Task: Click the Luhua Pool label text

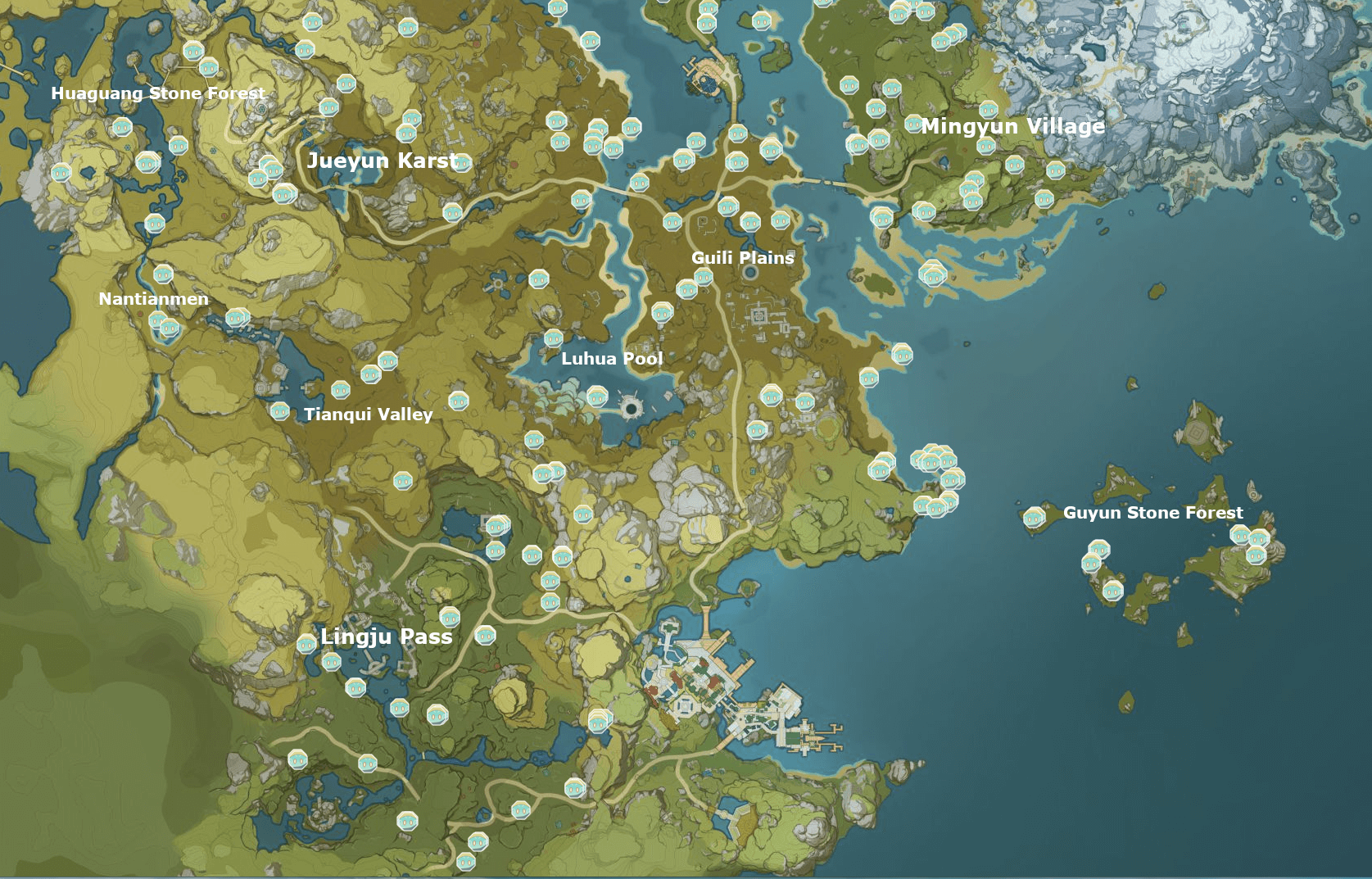Action: (x=612, y=358)
